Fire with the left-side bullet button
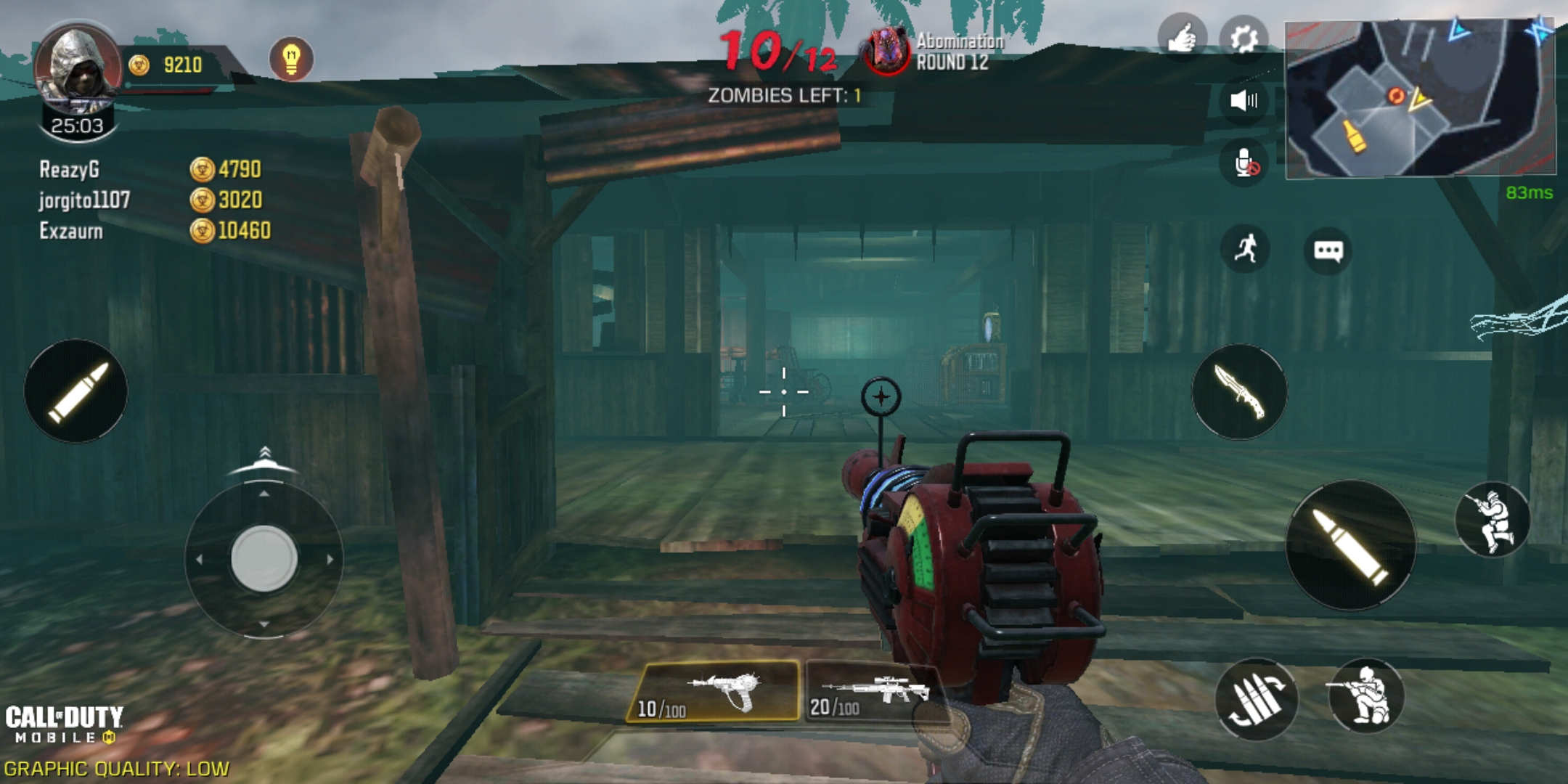Viewport: 1568px width, 784px height. (x=76, y=392)
